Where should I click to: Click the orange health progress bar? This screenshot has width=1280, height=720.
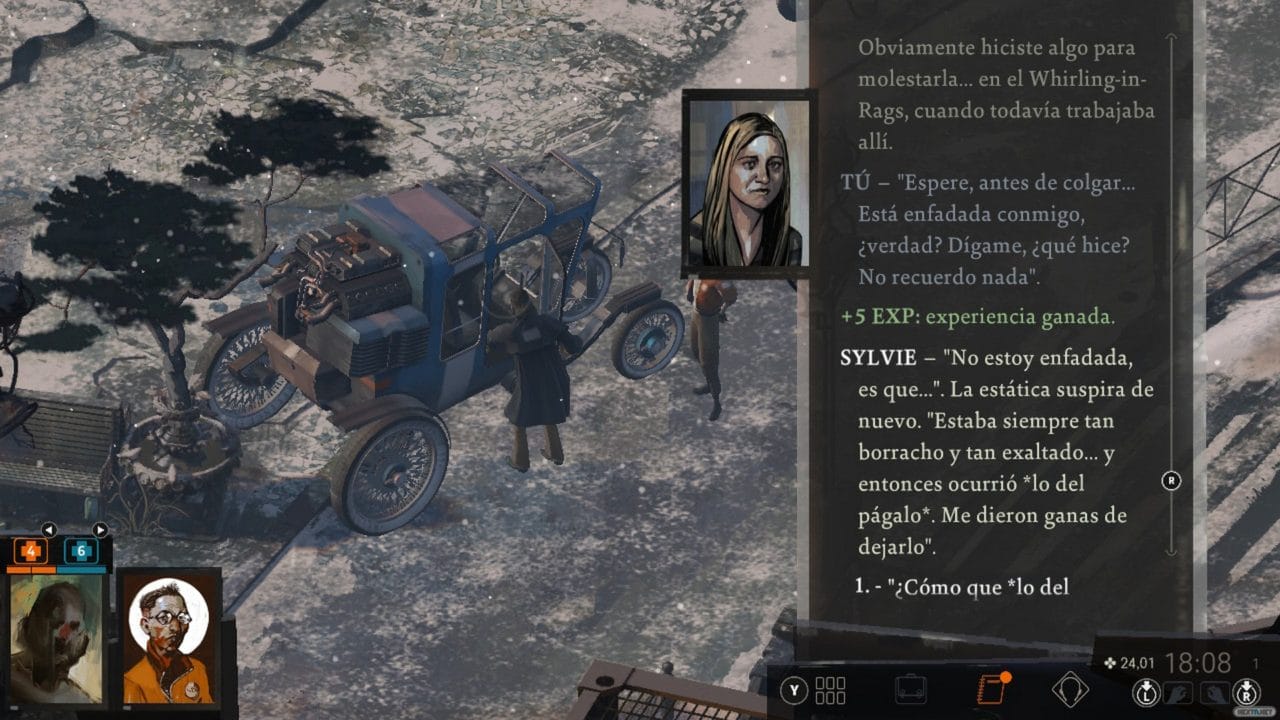click(30, 569)
